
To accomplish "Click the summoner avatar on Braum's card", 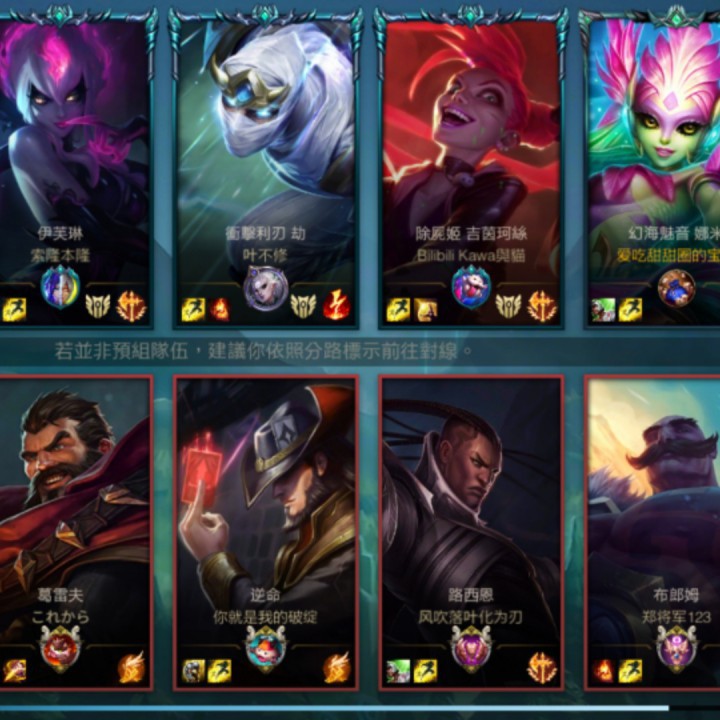I will (x=676, y=649).
